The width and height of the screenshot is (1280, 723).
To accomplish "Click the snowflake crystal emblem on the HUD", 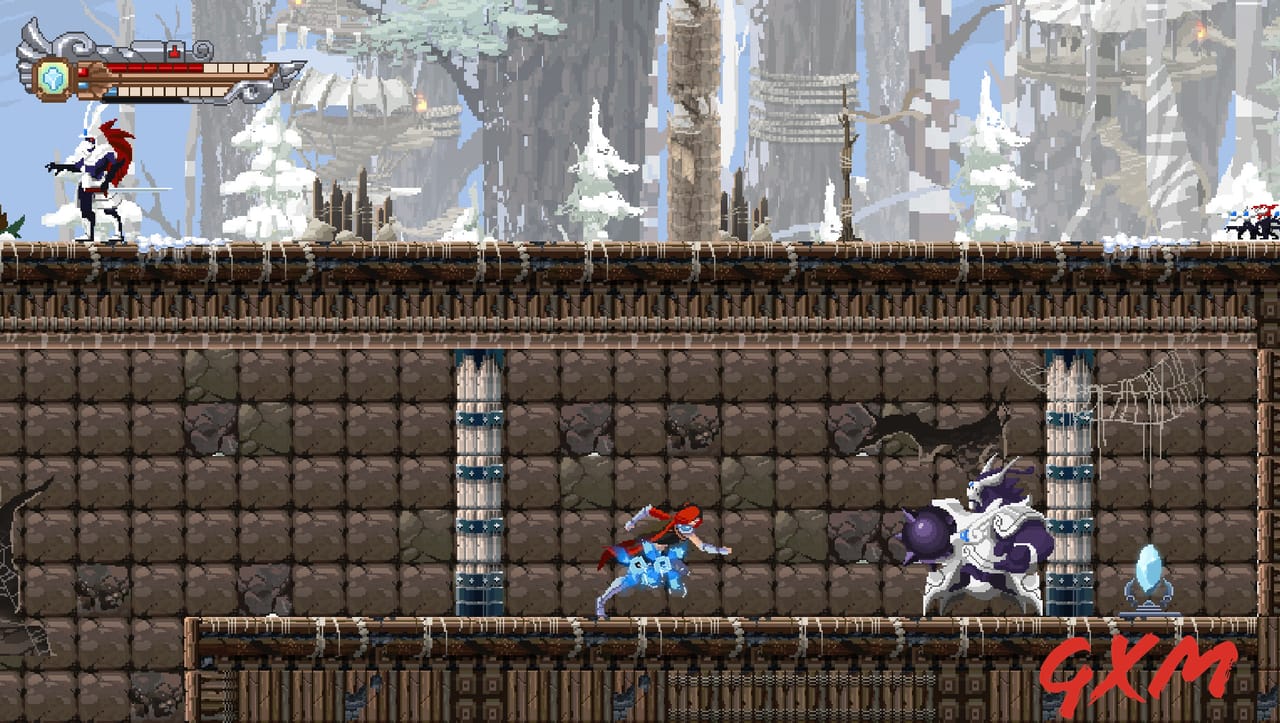I will 52,80.
